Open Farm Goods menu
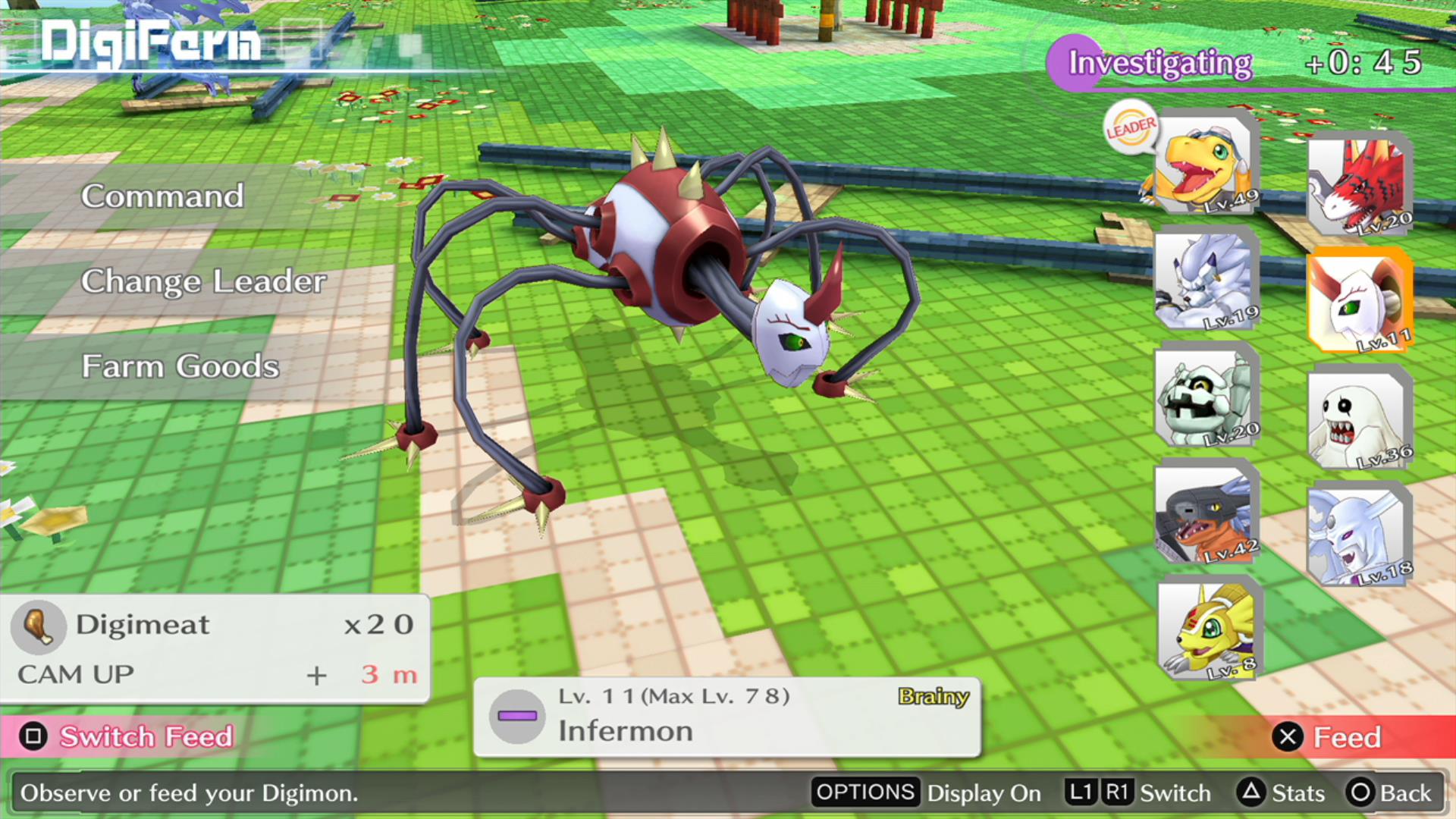The image size is (1456, 819). coord(180,366)
